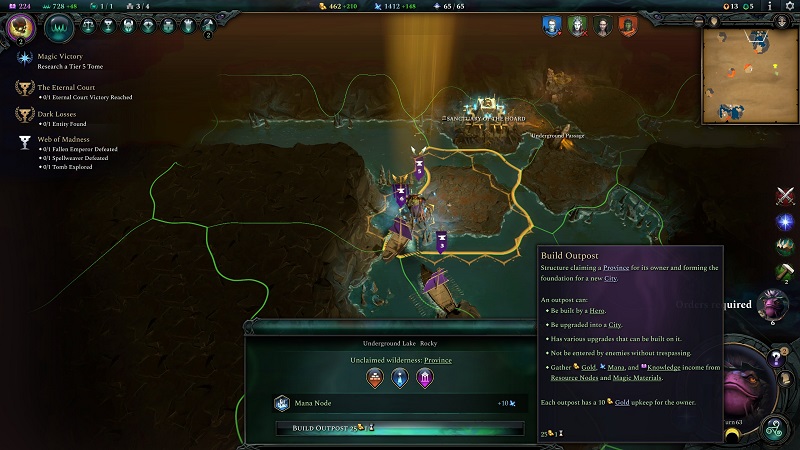Select the blue-shield rival ruler portrait
This screenshot has height=450, width=800.
pos(551,25)
